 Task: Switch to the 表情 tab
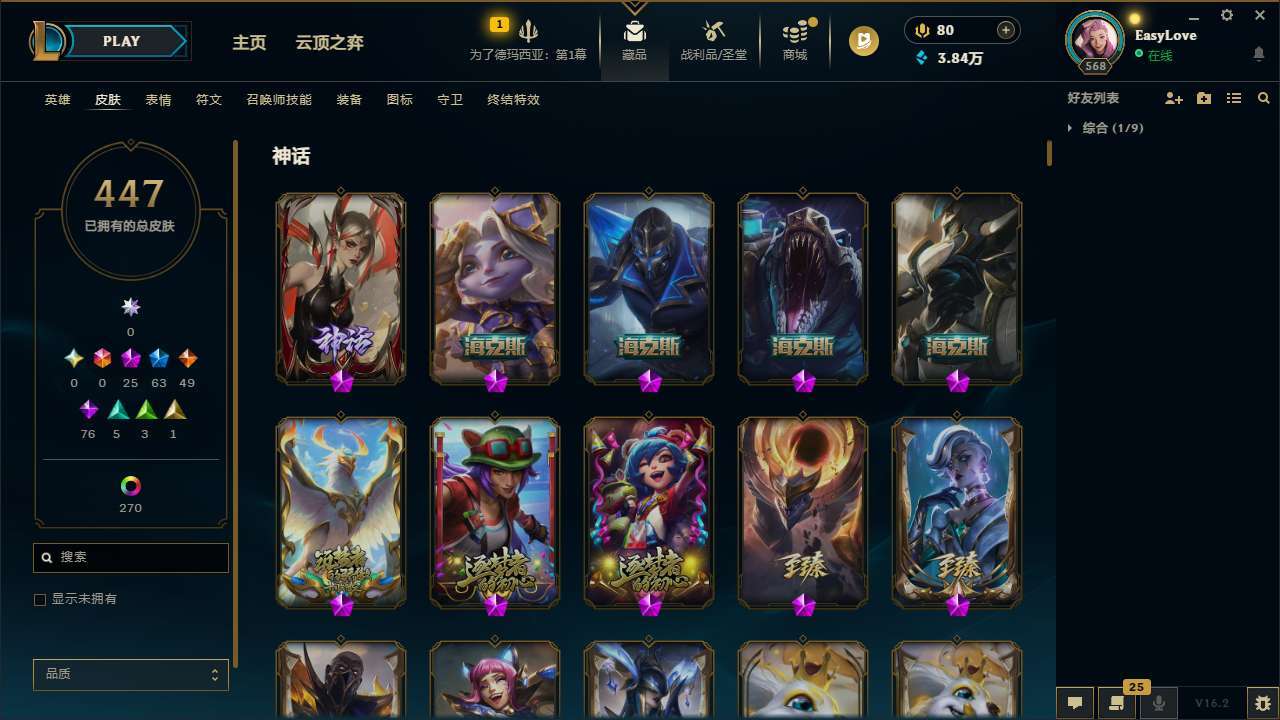(158, 100)
